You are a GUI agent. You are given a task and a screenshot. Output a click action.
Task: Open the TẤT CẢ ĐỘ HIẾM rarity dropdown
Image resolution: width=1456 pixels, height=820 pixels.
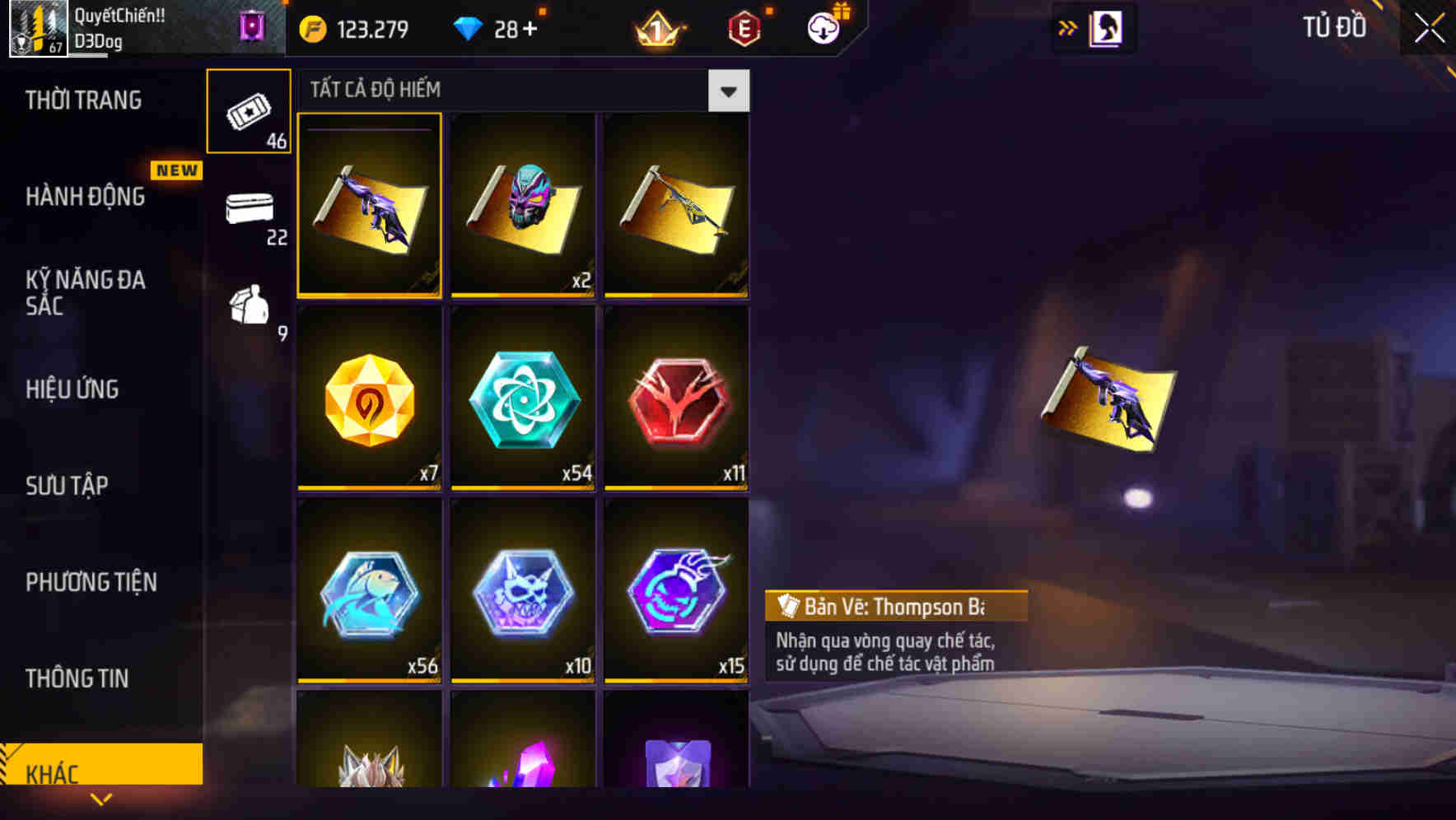[728, 91]
